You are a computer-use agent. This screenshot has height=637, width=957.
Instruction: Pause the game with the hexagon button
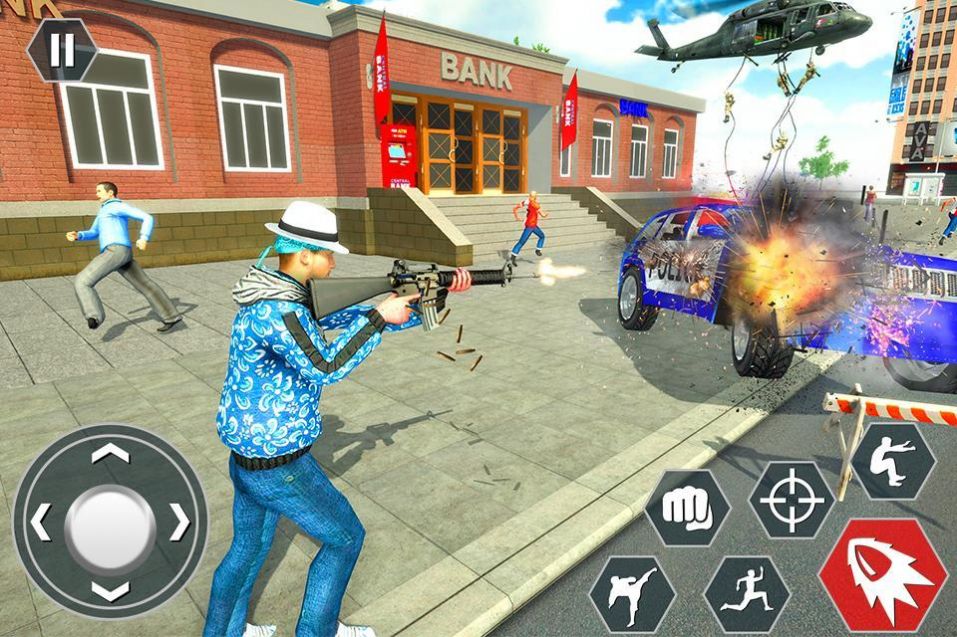point(61,50)
